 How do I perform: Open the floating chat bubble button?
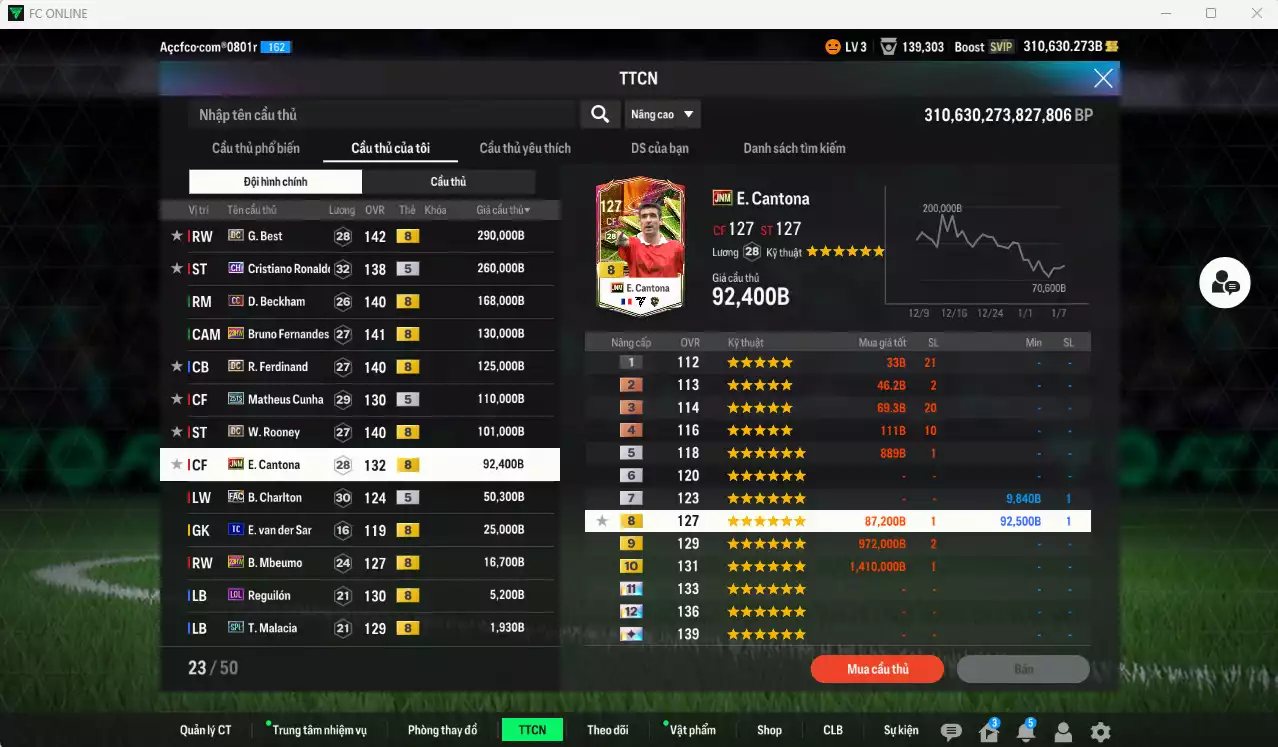click(x=1225, y=283)
